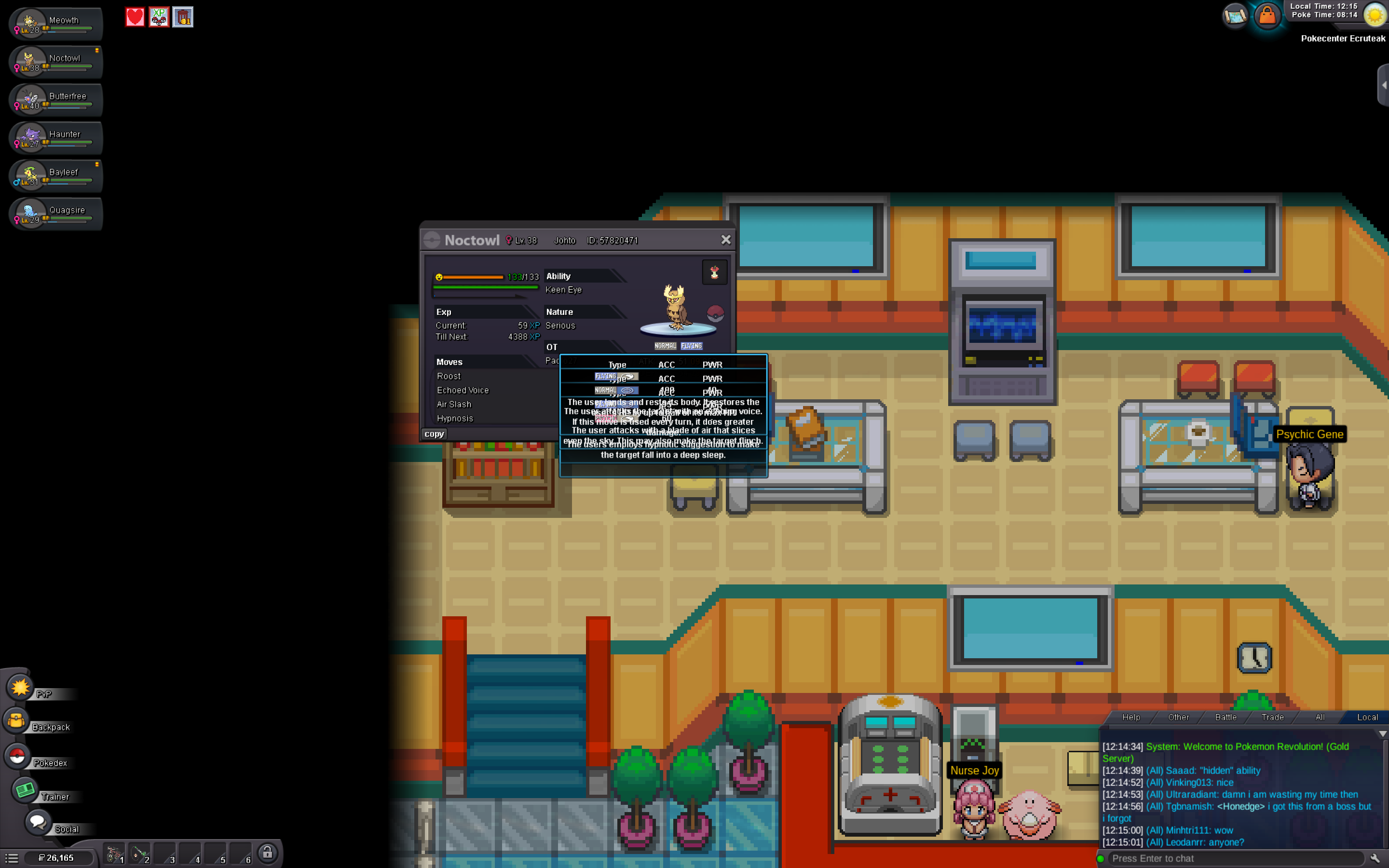Open the orange shopping bag icon
The height and width of the screenshot is (868, 1389).
1267,15
